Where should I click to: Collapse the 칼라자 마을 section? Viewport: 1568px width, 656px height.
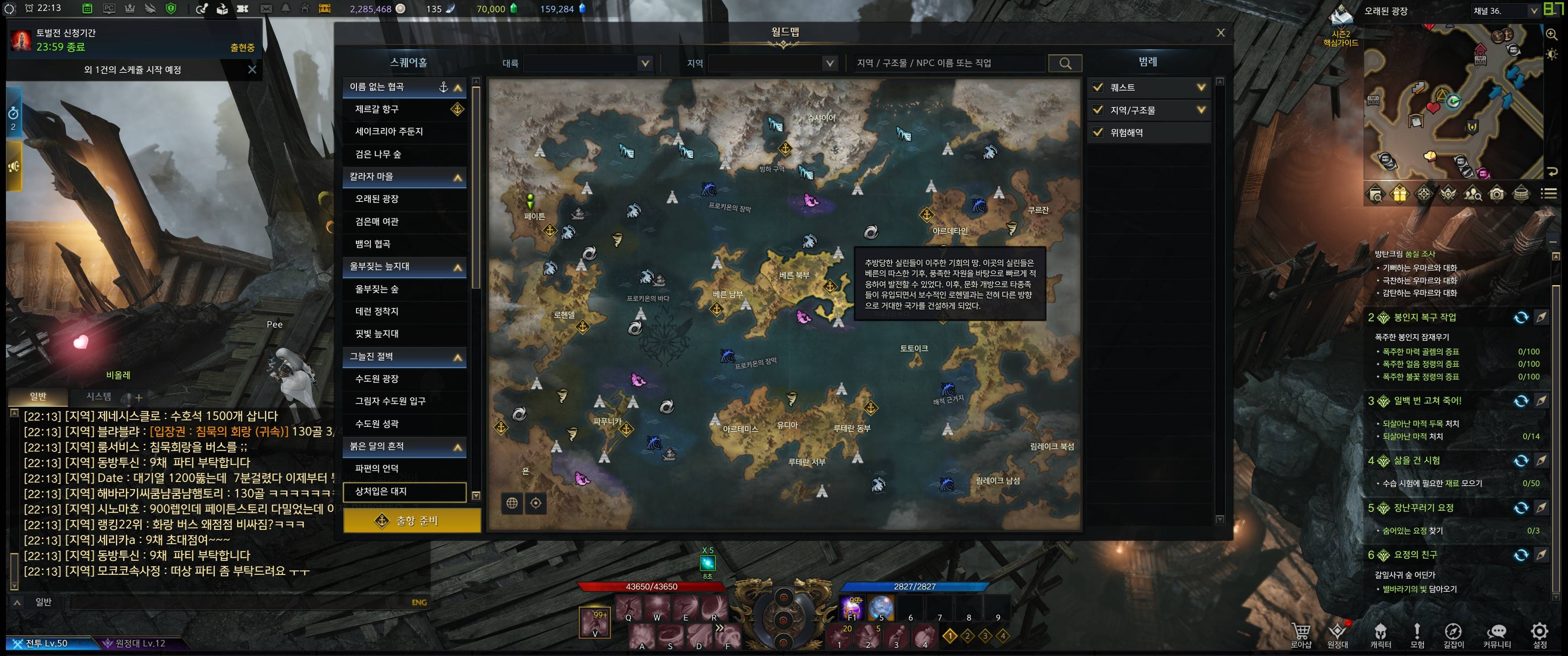pos(458,178)
